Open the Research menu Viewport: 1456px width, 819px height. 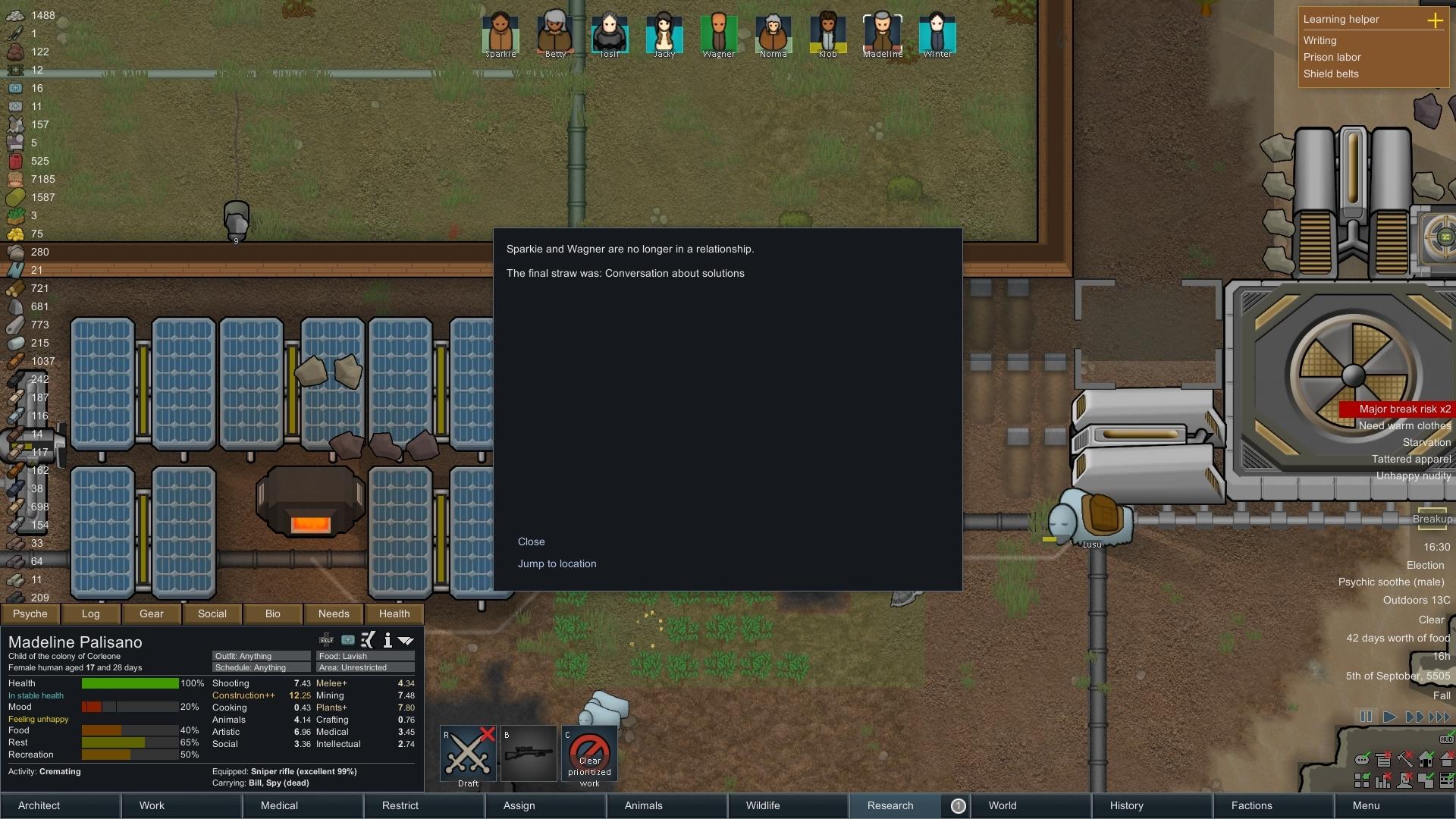890,805
